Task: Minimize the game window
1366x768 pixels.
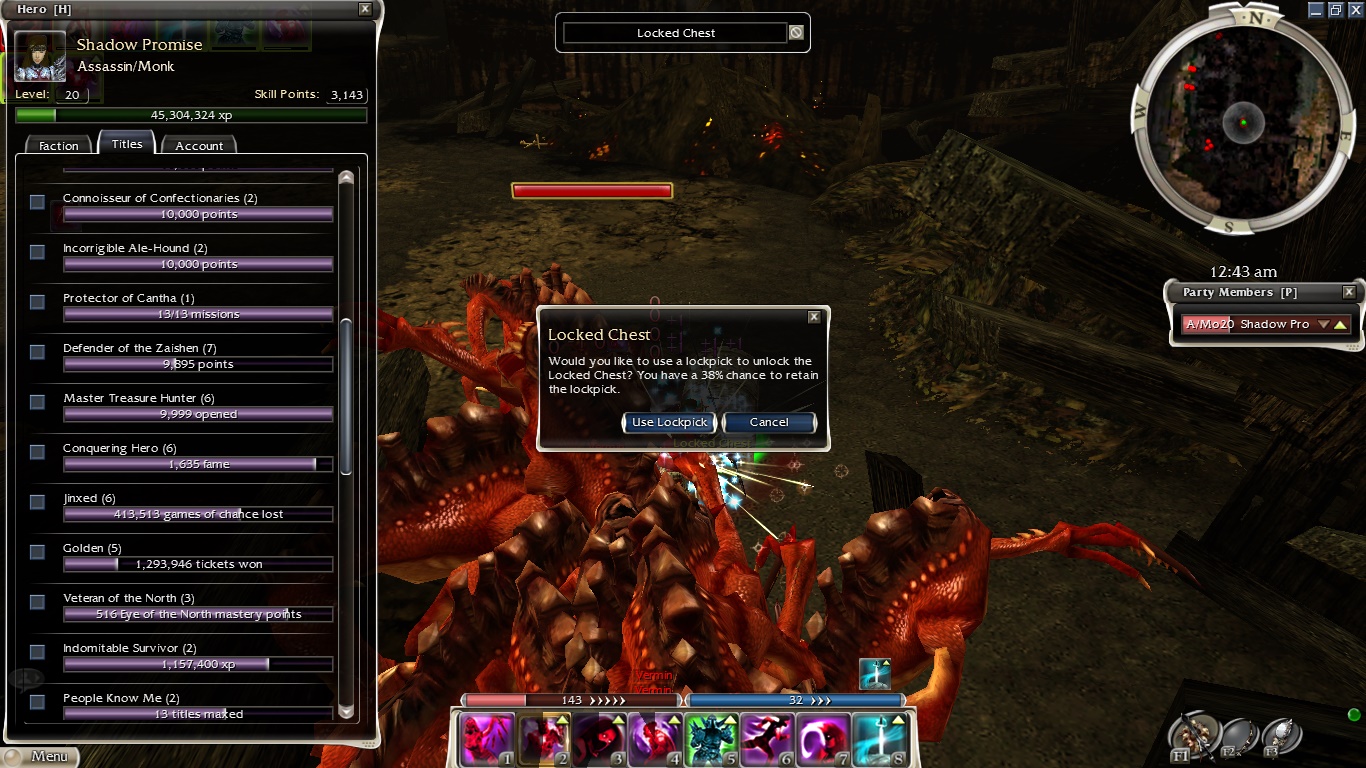Action: point(1316,9)
